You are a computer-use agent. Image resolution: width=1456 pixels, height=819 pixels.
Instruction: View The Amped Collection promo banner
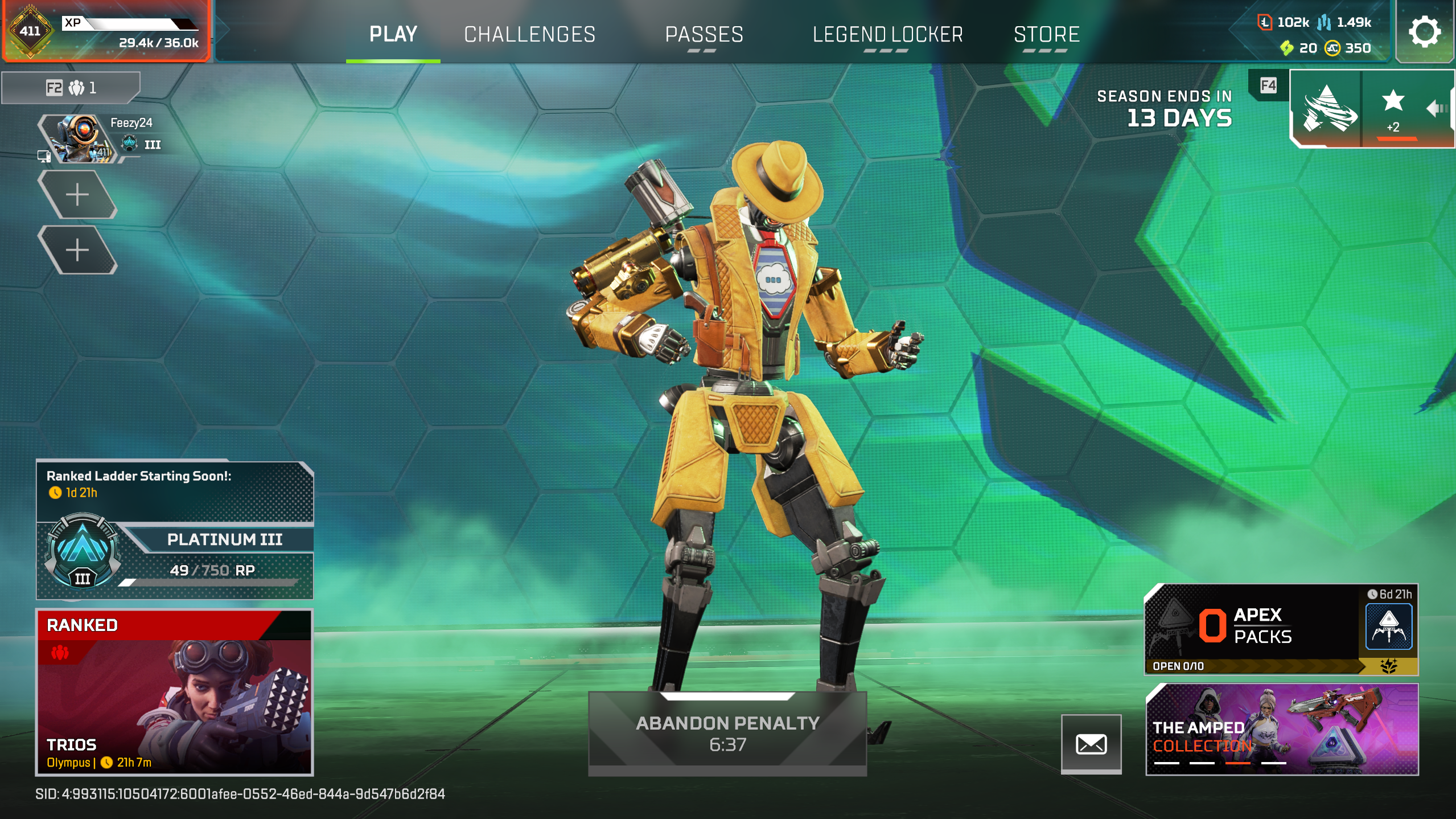1281,729
